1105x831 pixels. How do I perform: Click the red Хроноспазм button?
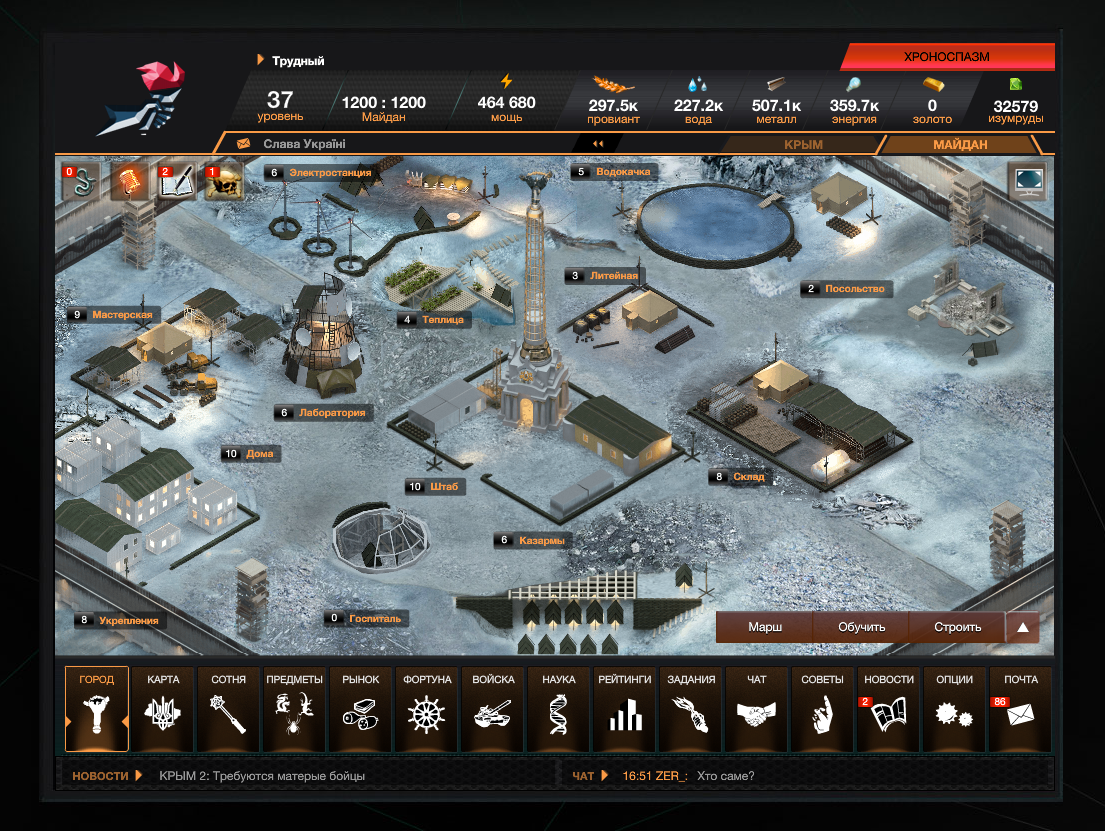tap(946, 57)
